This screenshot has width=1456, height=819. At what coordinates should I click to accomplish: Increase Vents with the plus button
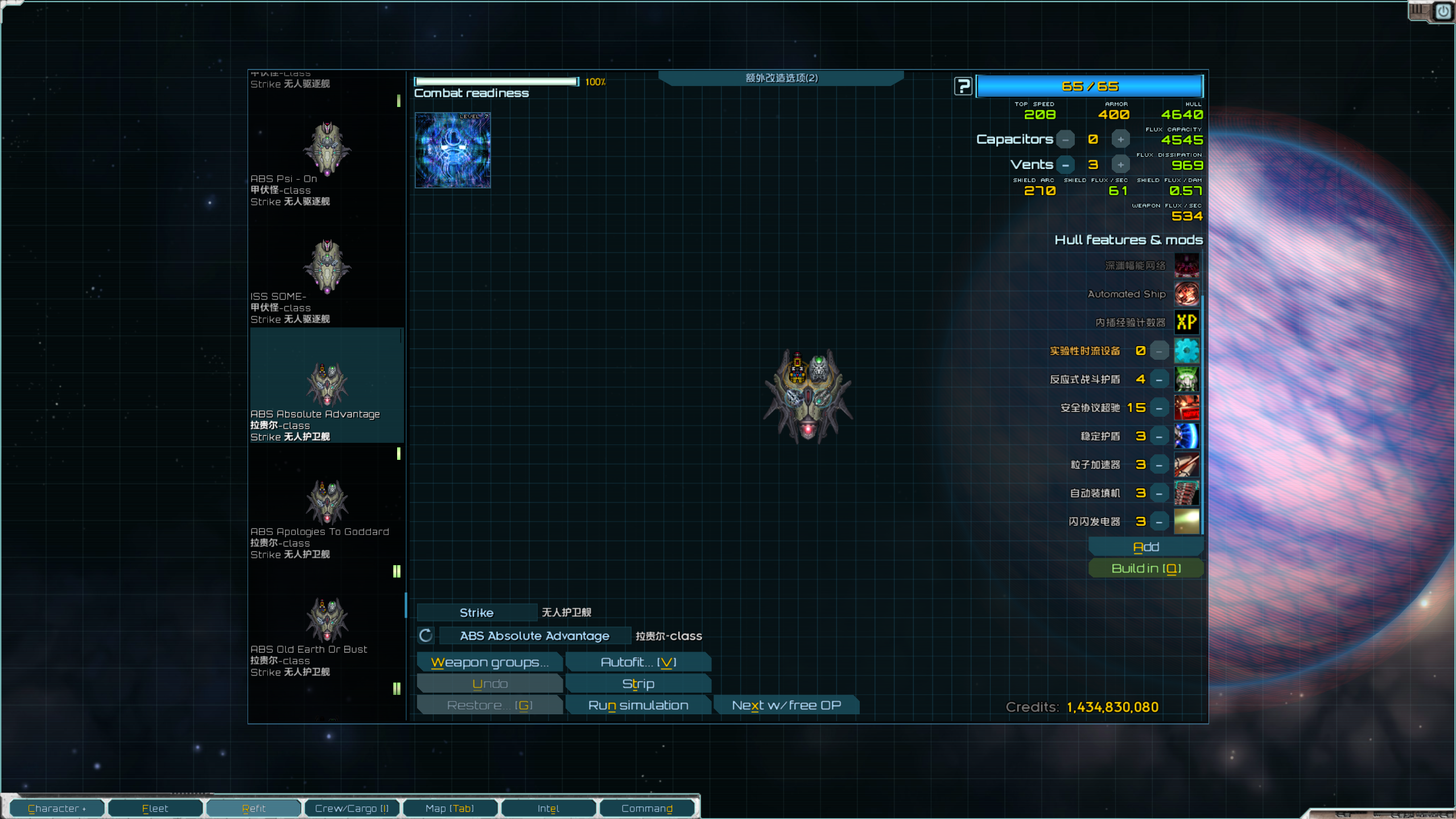pyautogui.click(x=1120, y=165)
